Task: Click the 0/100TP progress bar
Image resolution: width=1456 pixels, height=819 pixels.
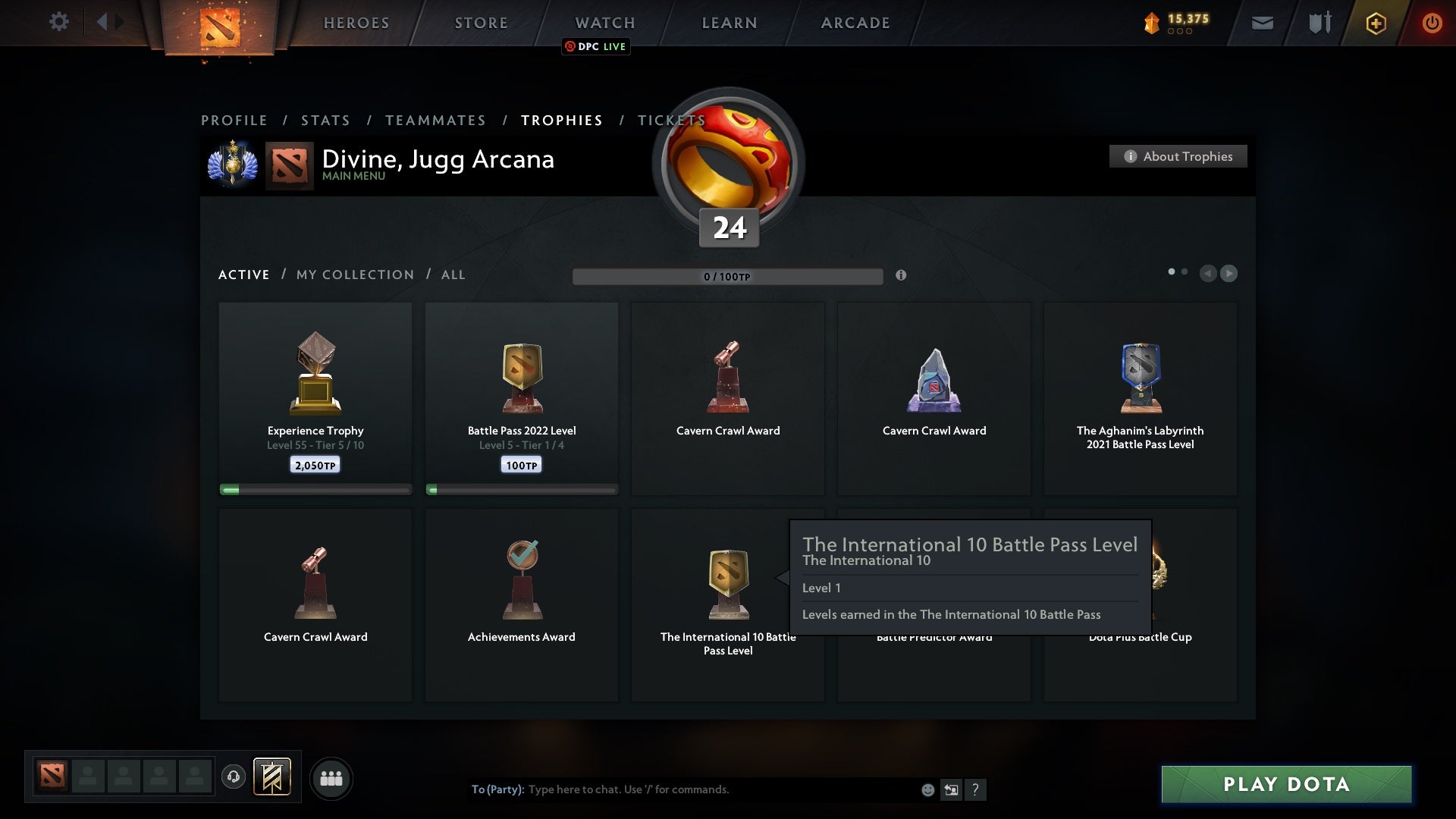Action: point(728,276)
